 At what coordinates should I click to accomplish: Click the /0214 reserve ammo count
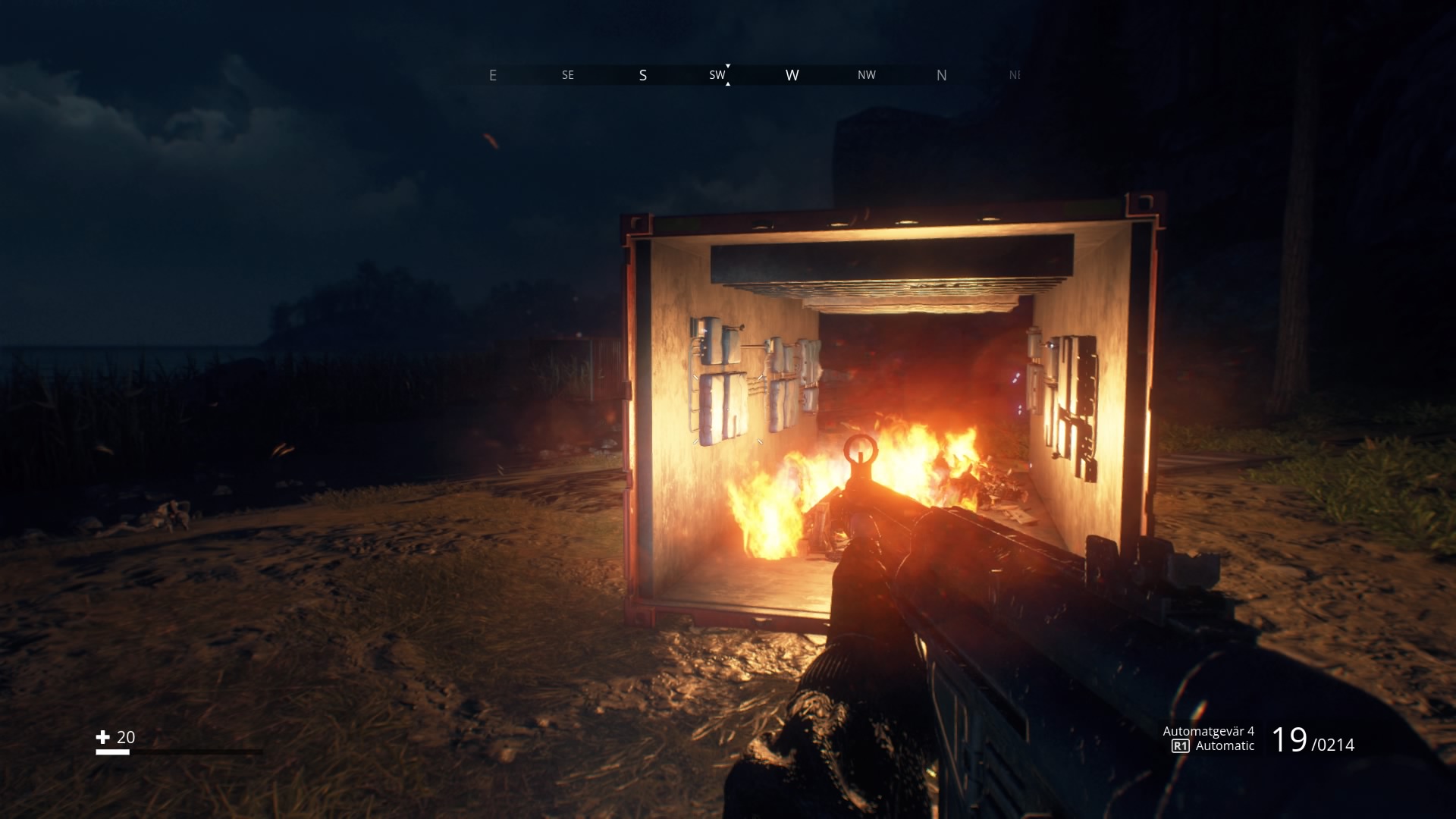pyautogui.click(x=1334, y=745)
